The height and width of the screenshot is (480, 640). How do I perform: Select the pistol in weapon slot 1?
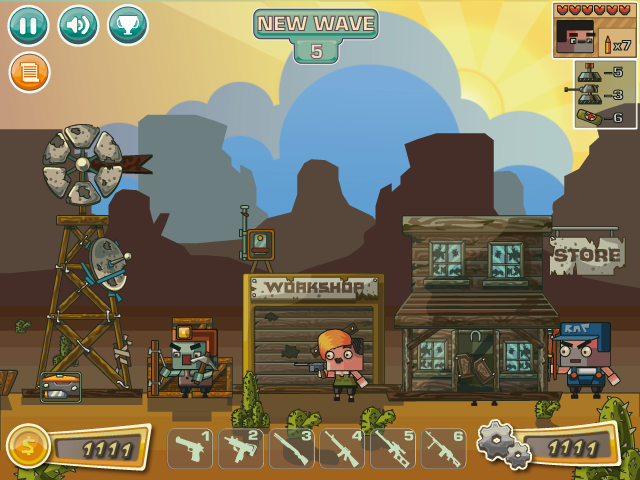[190, 449]
